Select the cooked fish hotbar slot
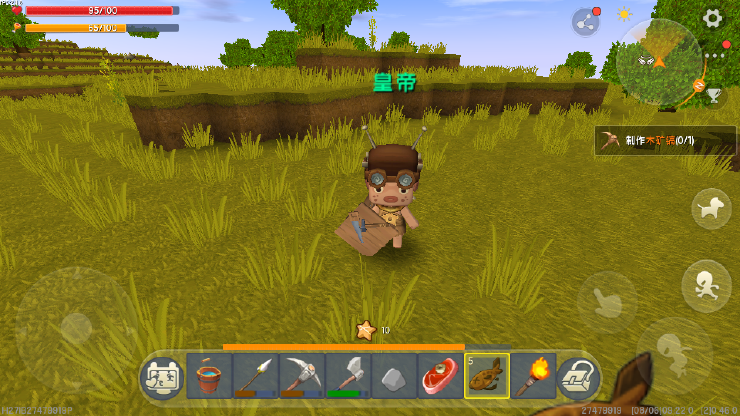Image resolution: width=740 pixels, height=416 pixels. pos(487,377)
